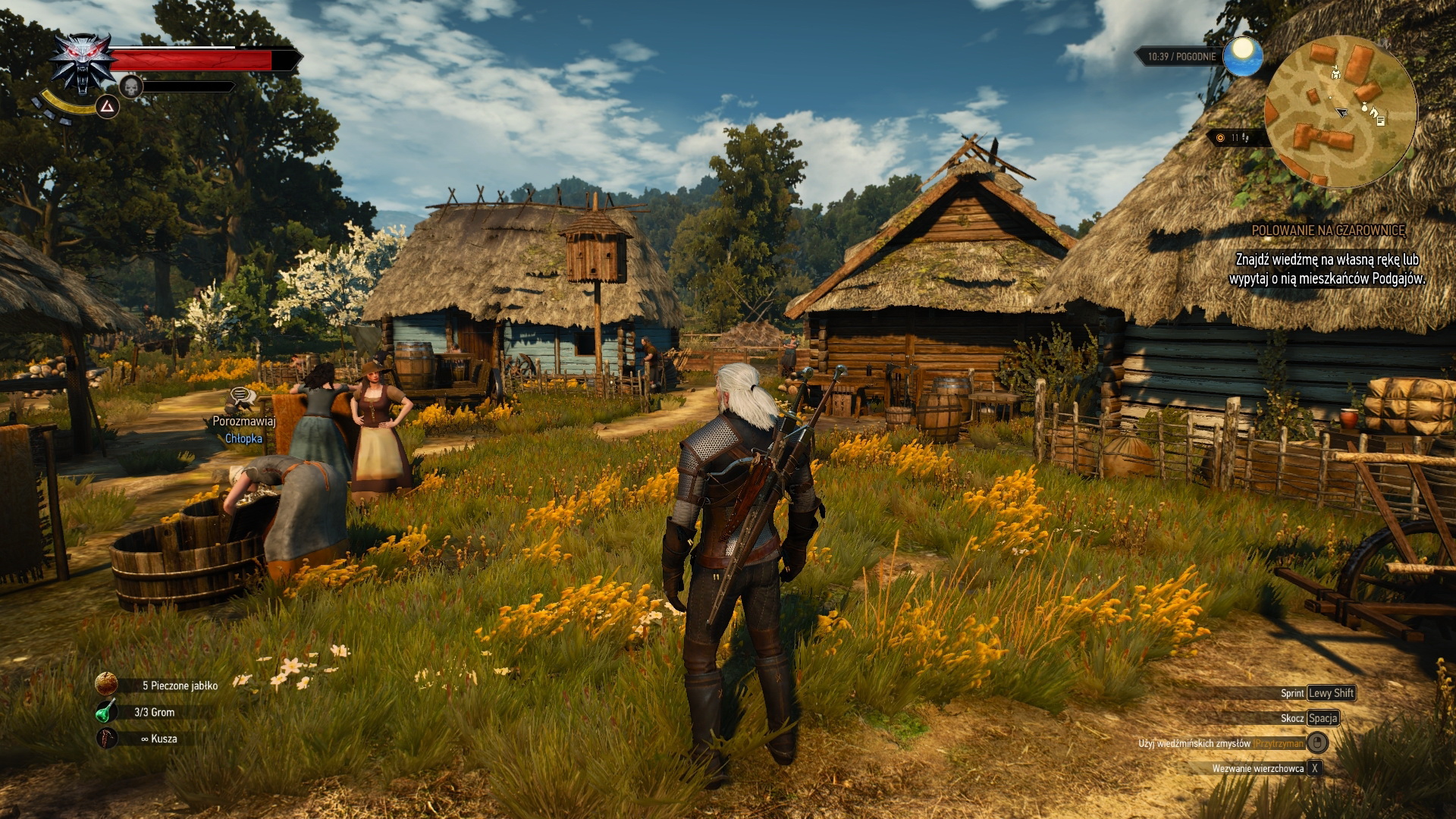Click the notice board icon on minimap
The width and height of the screenshot is (1456, 819).
point(1381,121)
